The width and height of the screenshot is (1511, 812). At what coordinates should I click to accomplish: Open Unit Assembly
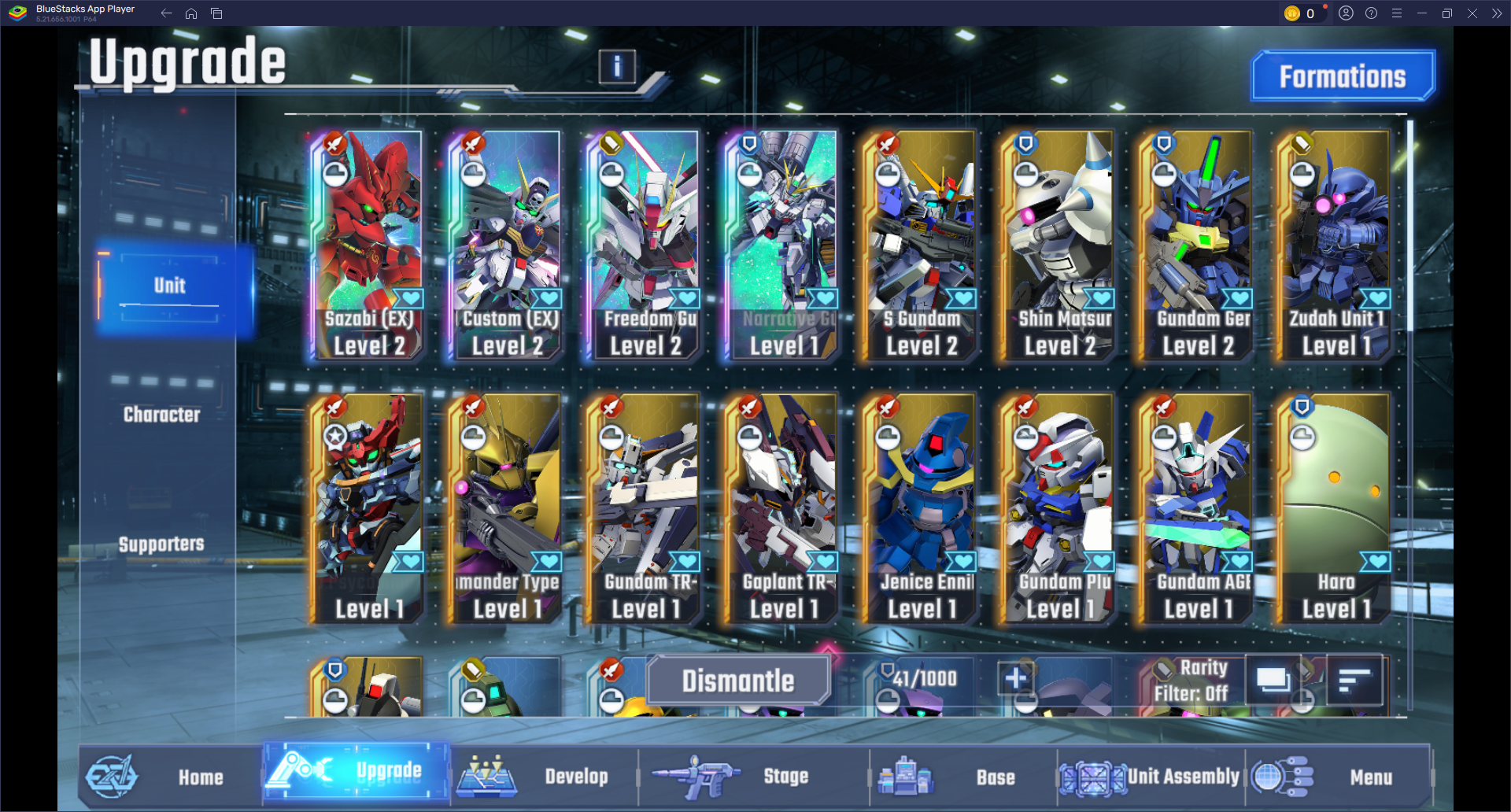(x=1182, y=777)
